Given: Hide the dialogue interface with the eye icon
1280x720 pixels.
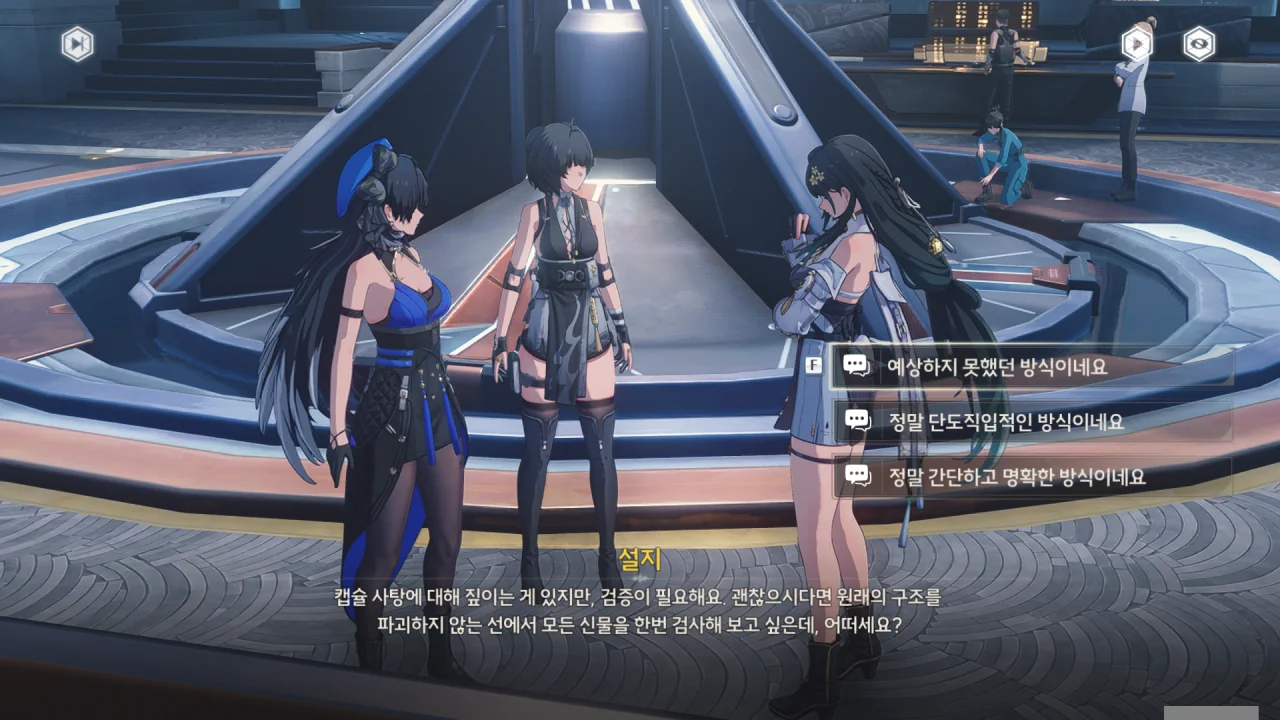Looking at the screenshot, I should 1199,44.
